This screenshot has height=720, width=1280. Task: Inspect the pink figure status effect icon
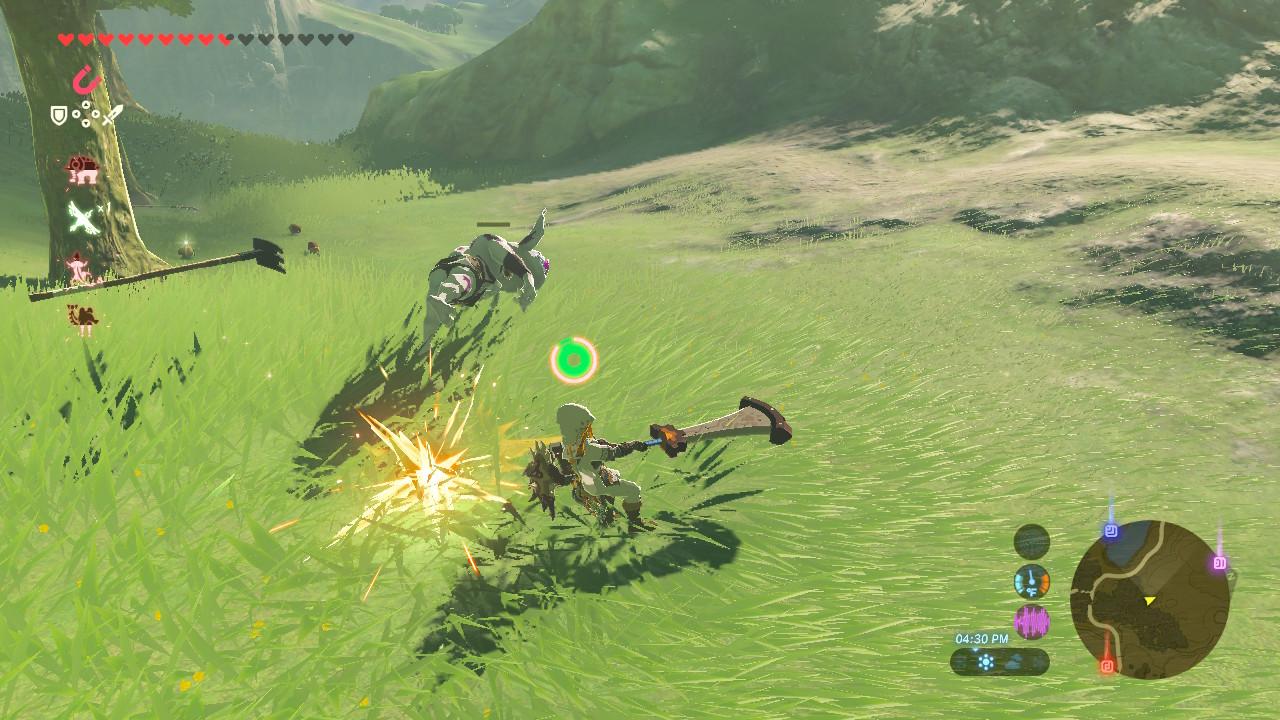coord(78,268)
